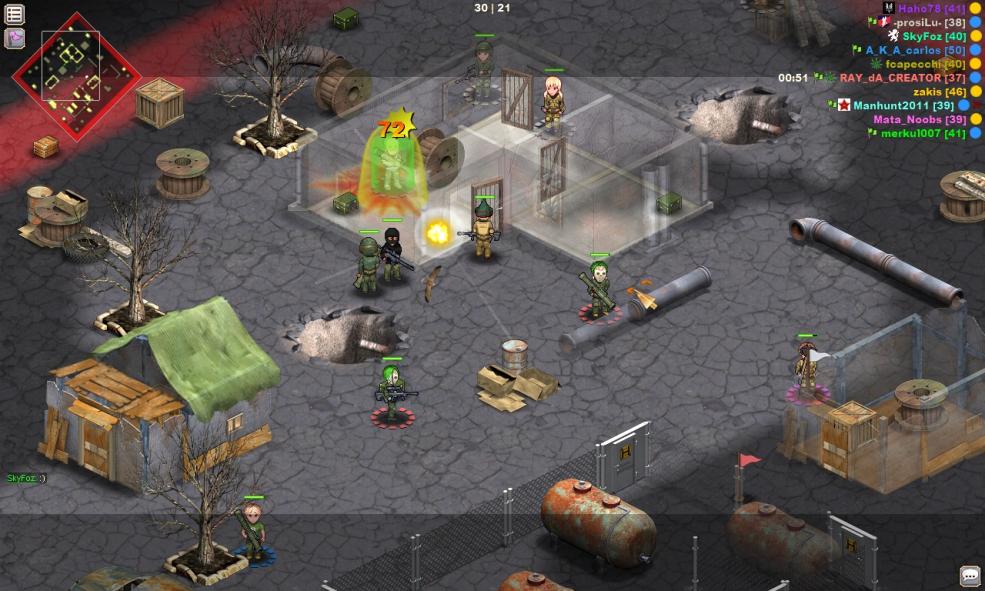This screenshot has width=985, height=591.
Task: Choose Mata_Noobs in the player list
Action: [x=919, y=119]
